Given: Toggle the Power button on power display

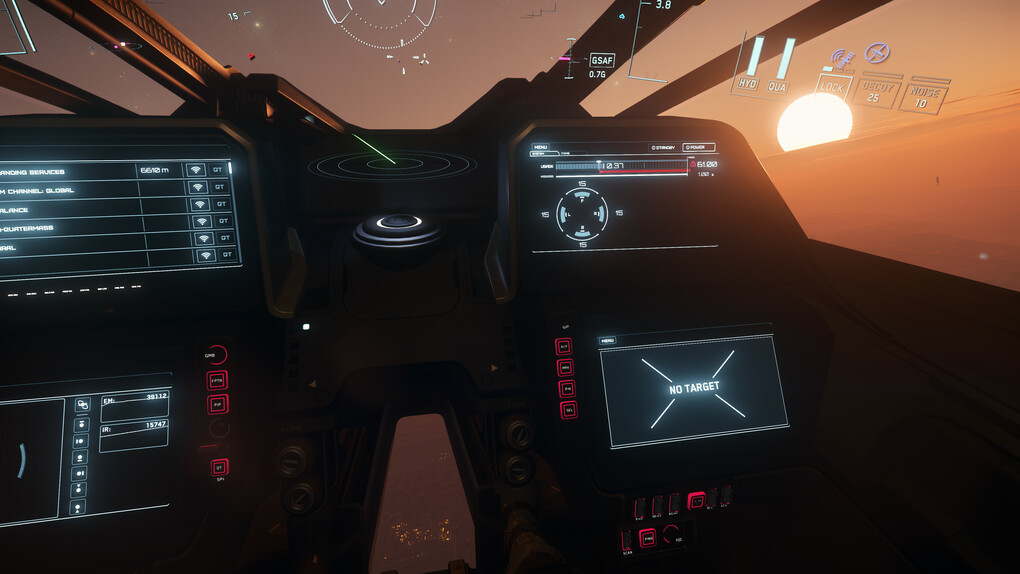Looking at the screenshot, I should point(699,148).
